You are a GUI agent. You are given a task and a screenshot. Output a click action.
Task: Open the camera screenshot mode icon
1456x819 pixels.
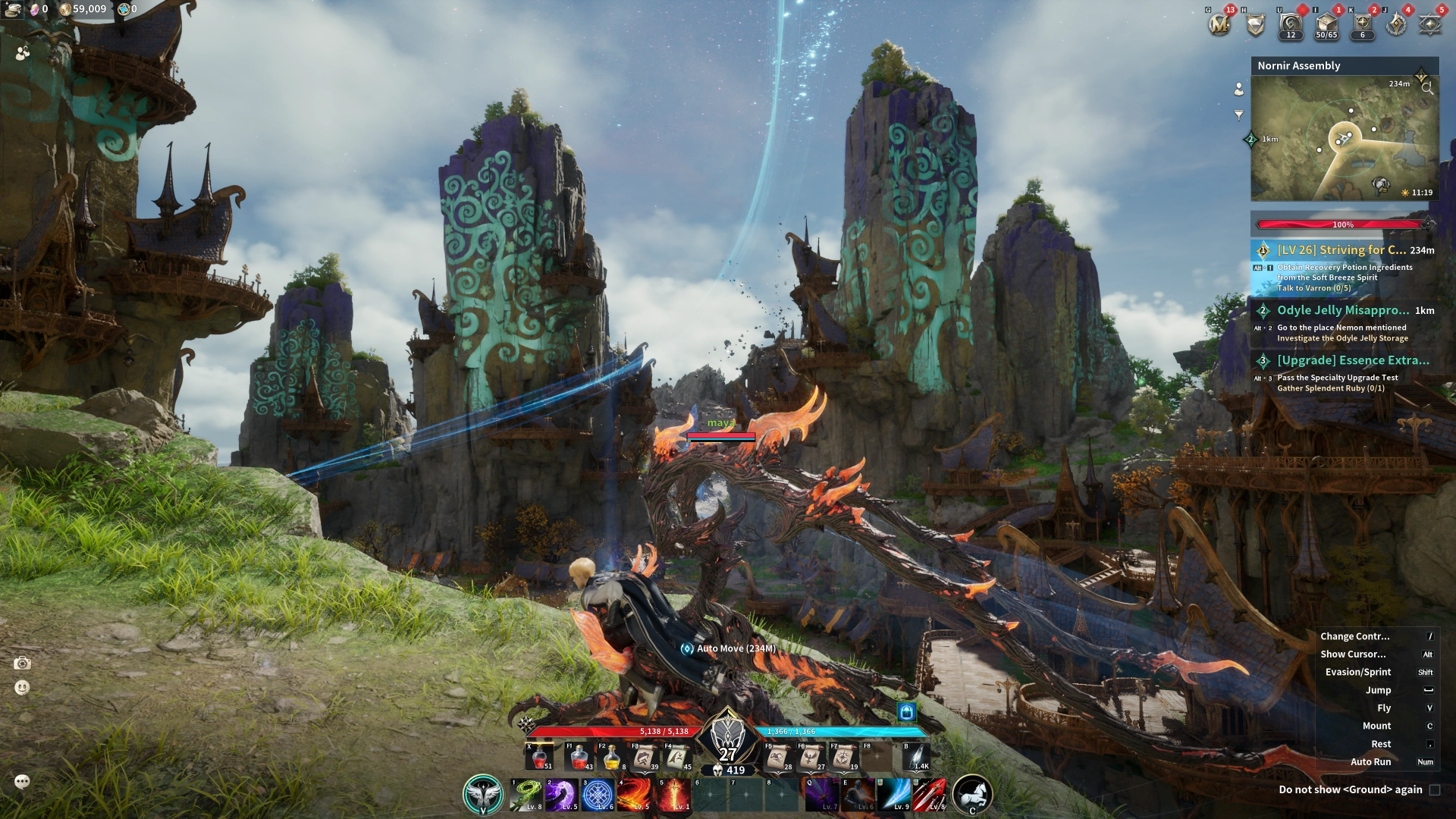[23, 664]
